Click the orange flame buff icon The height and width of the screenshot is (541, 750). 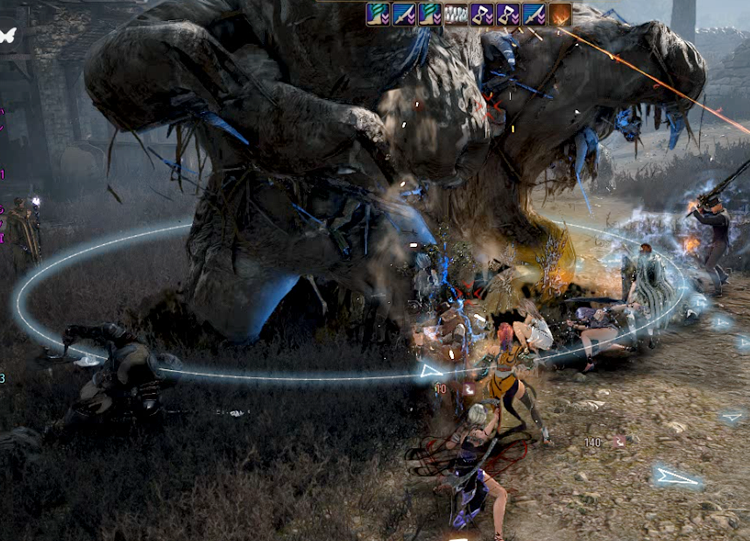point(560,14)
